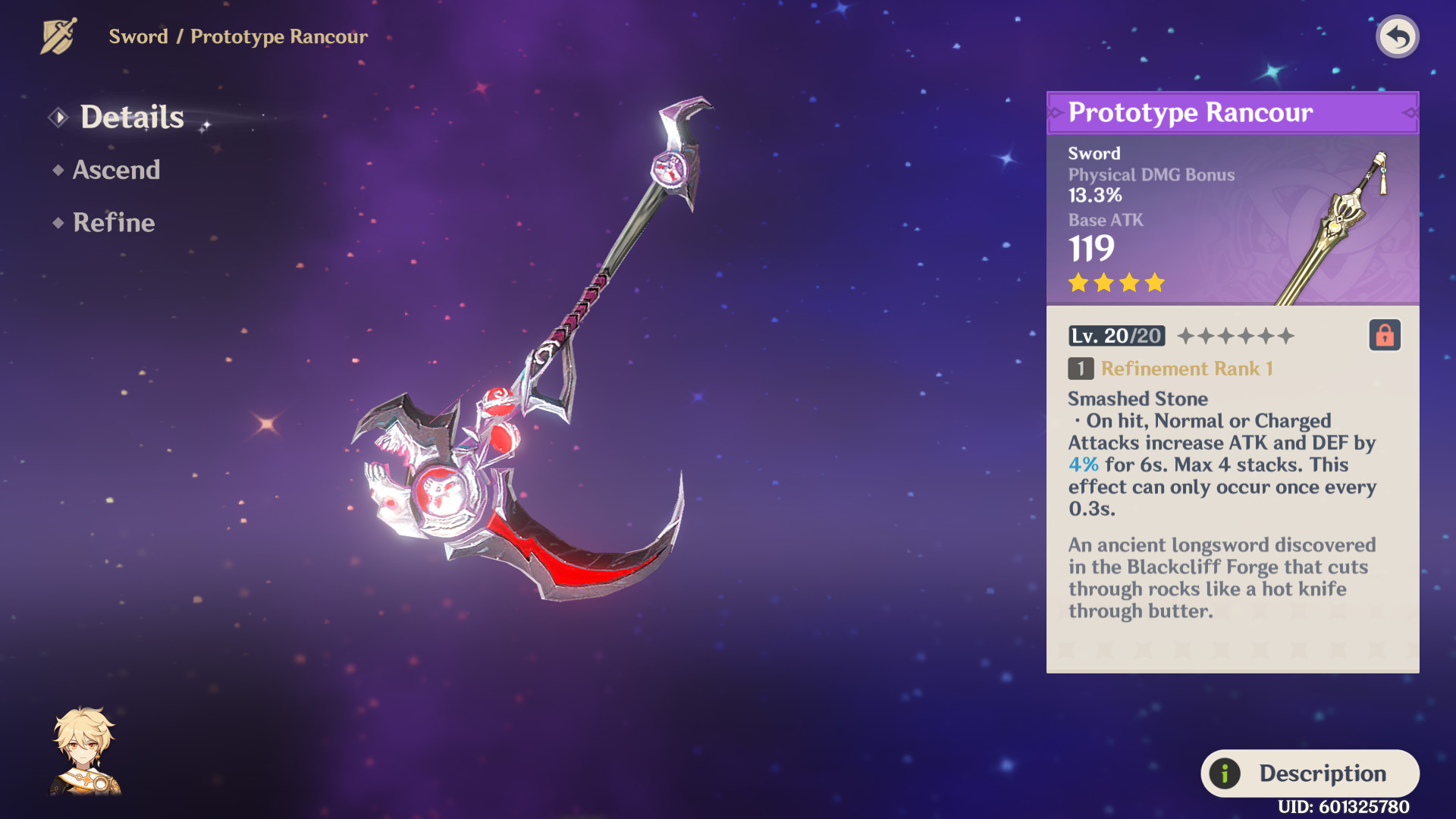
Task: Show the weapon Description
Action: point(1310,773)
